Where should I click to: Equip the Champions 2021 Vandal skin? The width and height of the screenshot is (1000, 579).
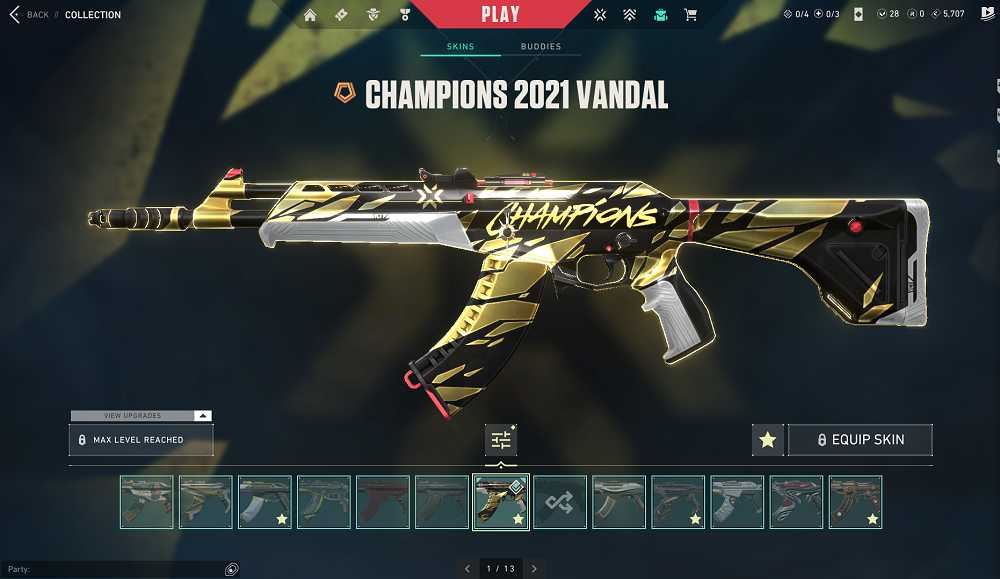click(860, 440)
